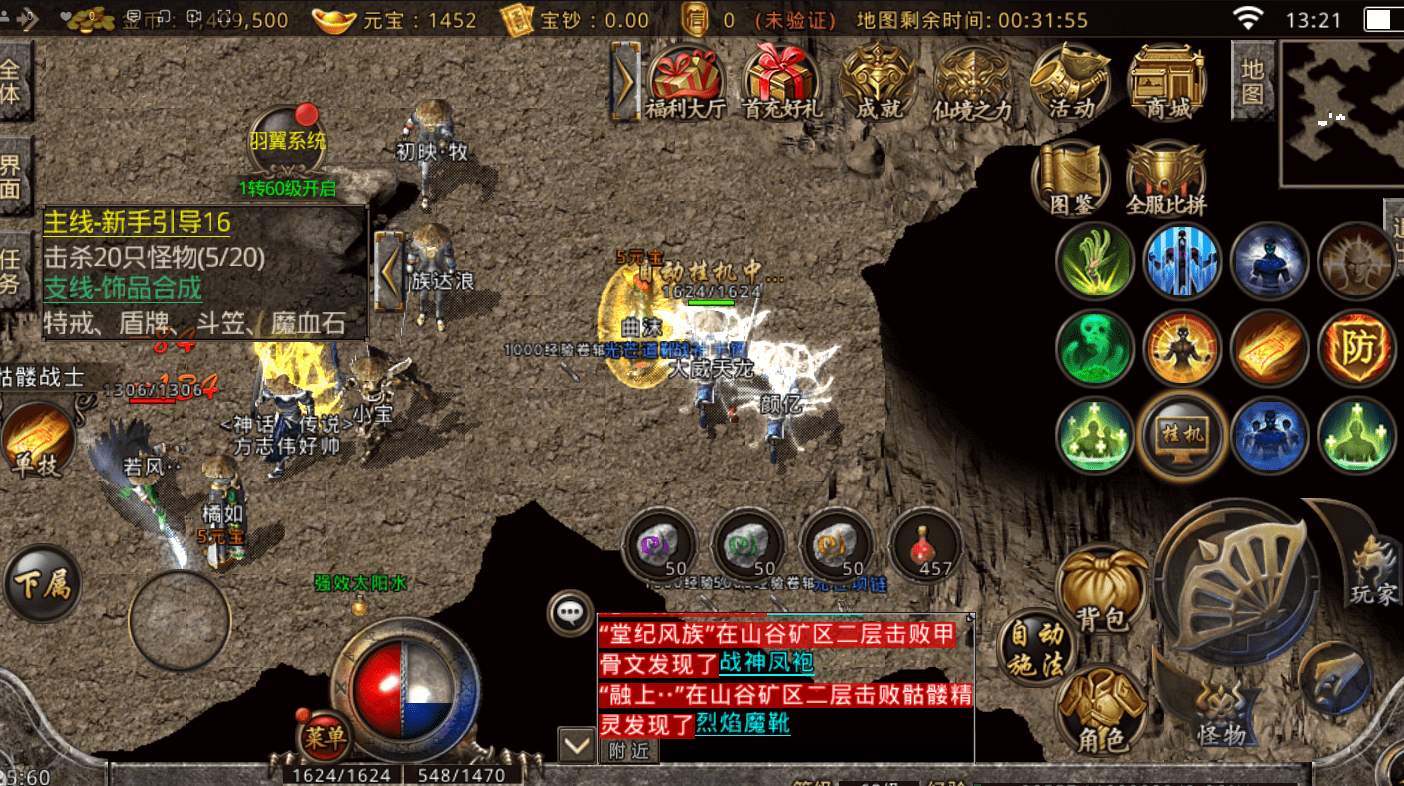Open the 羽翼系统 wings system icon
Viewport: 1404px width, 786px height.
[x=287, y=140]
